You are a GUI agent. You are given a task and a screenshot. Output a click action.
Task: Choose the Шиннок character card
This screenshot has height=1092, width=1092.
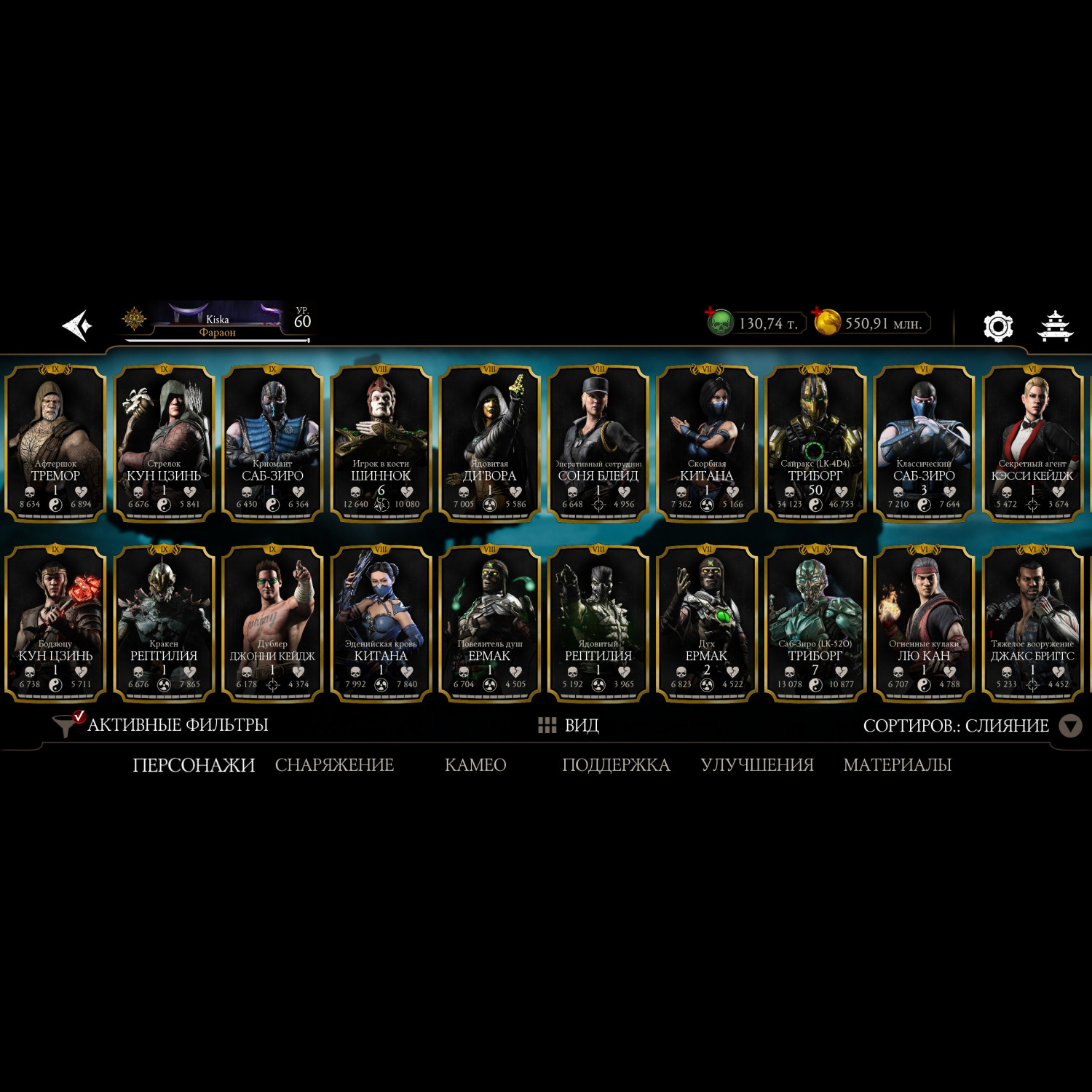coord(381,443)
